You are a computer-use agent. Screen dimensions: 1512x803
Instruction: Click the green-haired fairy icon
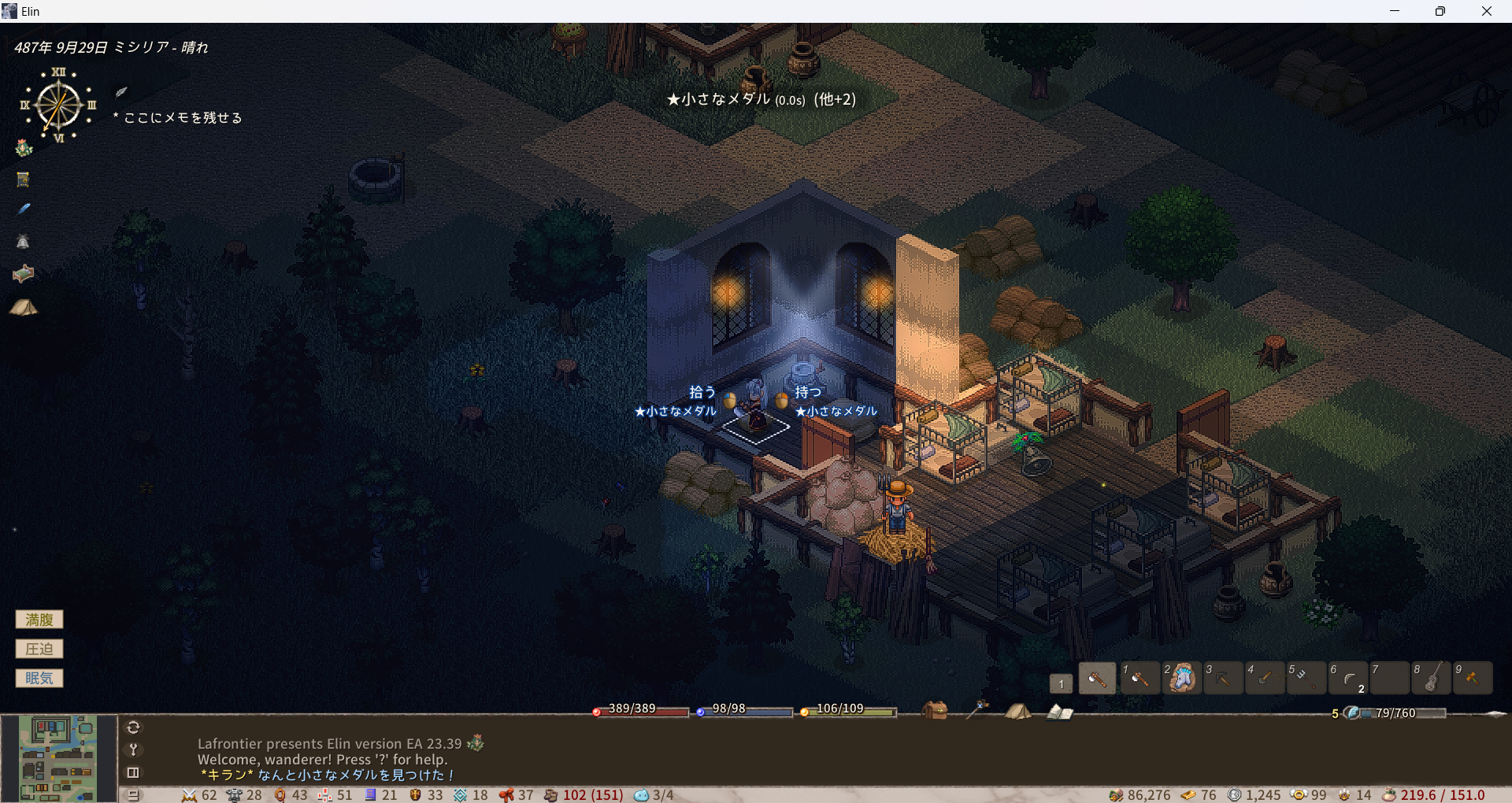[x=24, y=148]
